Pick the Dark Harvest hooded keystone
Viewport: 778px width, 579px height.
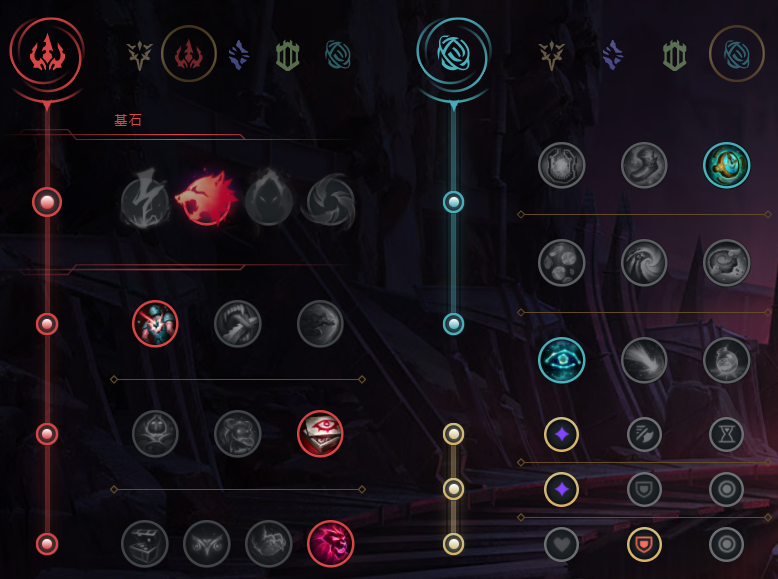click(269, 201)
